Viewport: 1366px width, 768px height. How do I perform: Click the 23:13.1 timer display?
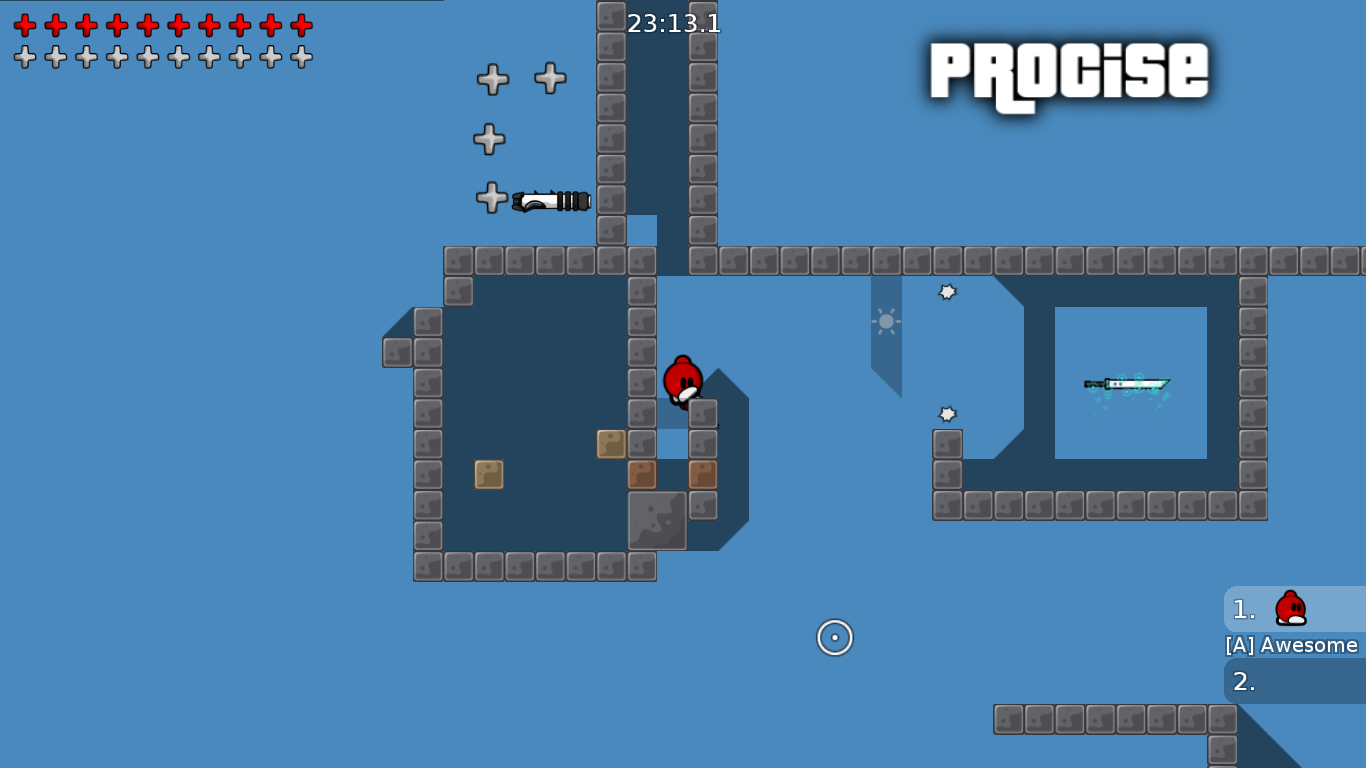tap(671, 24)
